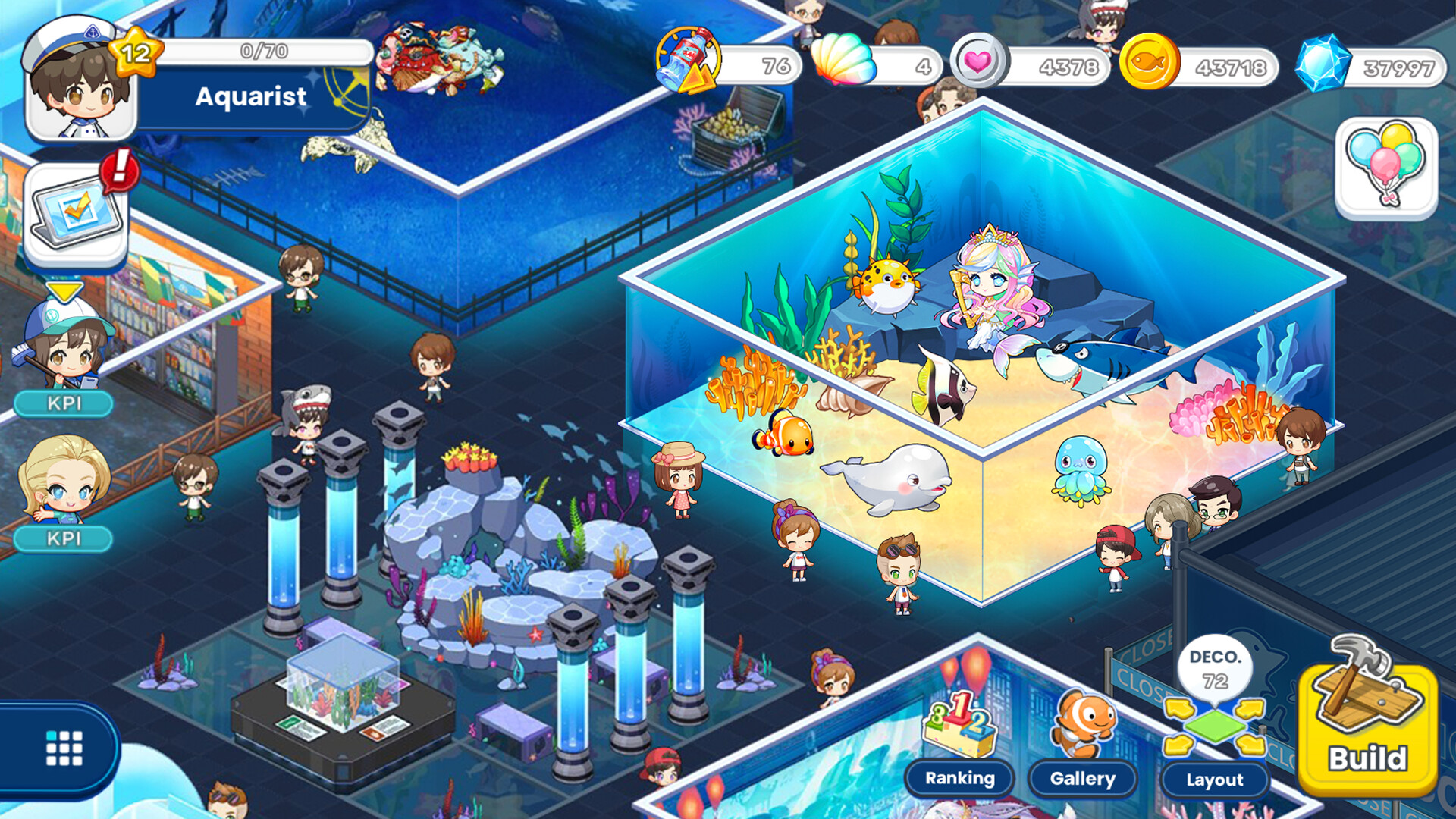This screenshot has width=1456, height=819.
Task: Expand the Aquarist name banner
Action: (x=250, y=97)
